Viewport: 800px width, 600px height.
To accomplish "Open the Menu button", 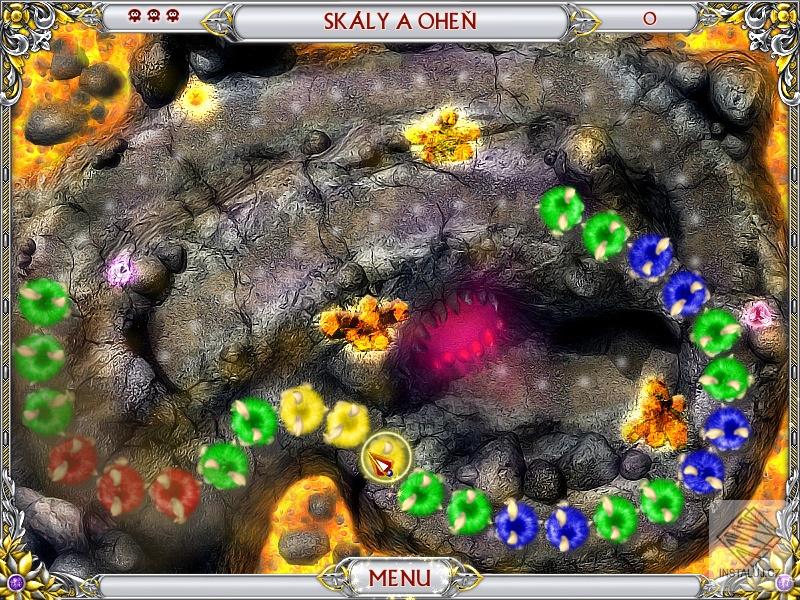I will click(x=399, y=578).
